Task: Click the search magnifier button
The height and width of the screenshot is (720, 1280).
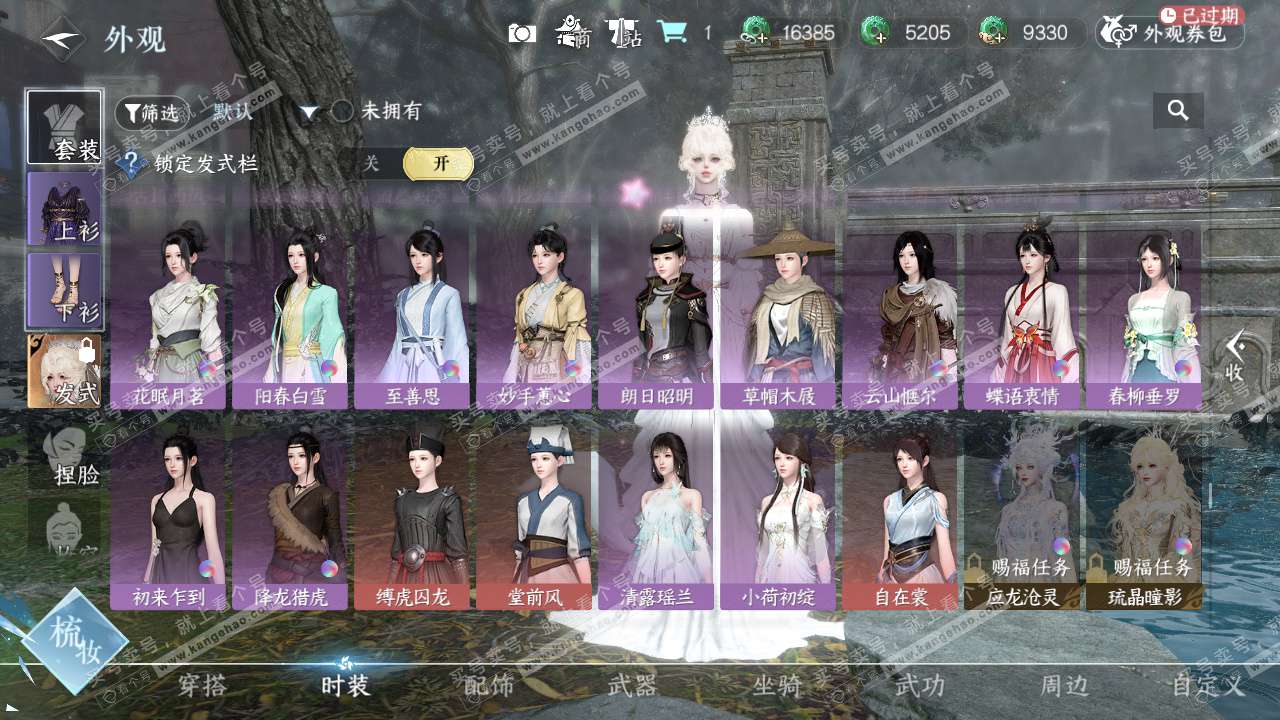Action: coord(1178,111)
